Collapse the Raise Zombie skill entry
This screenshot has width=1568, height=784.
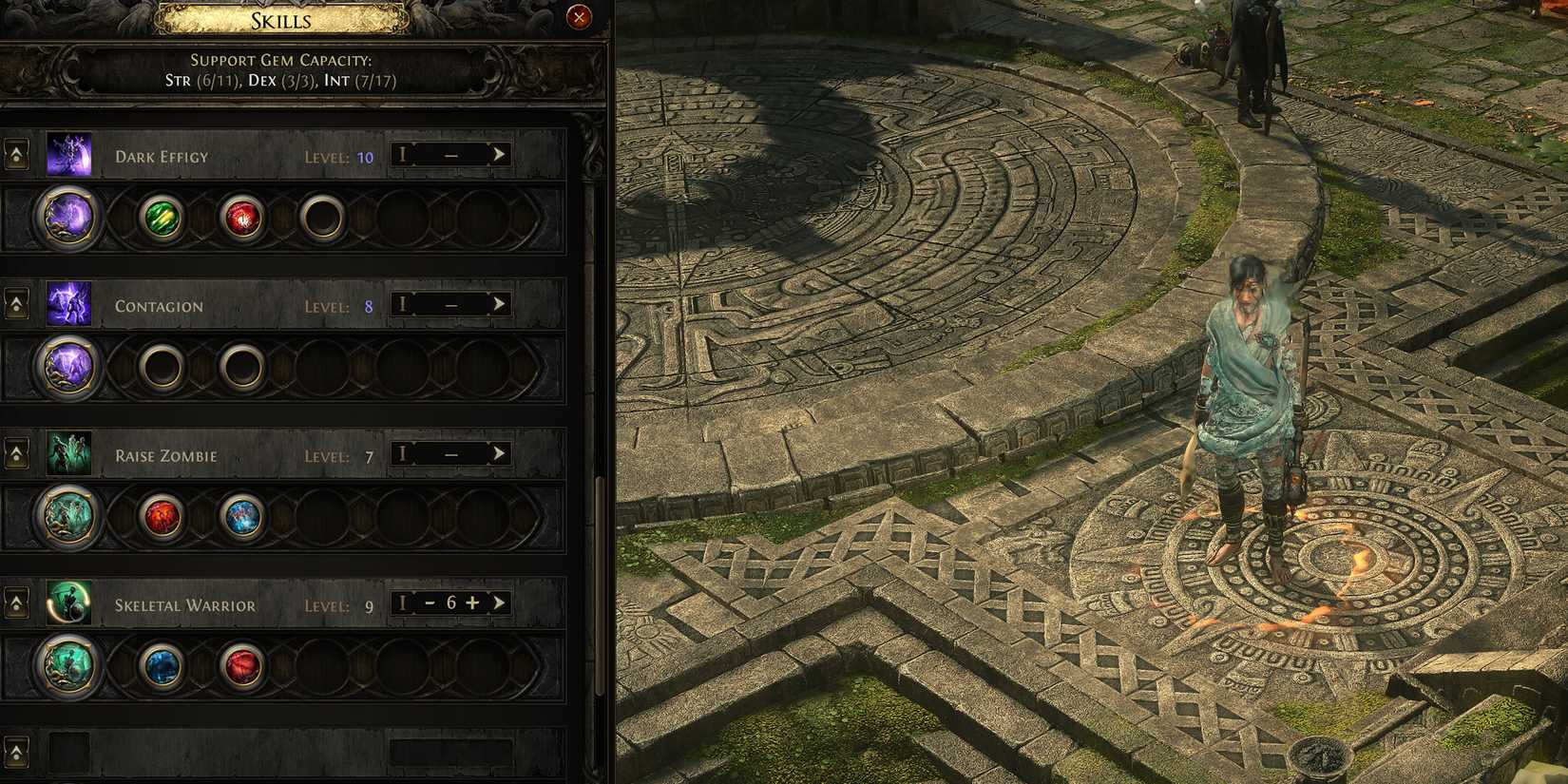(16, 453)
